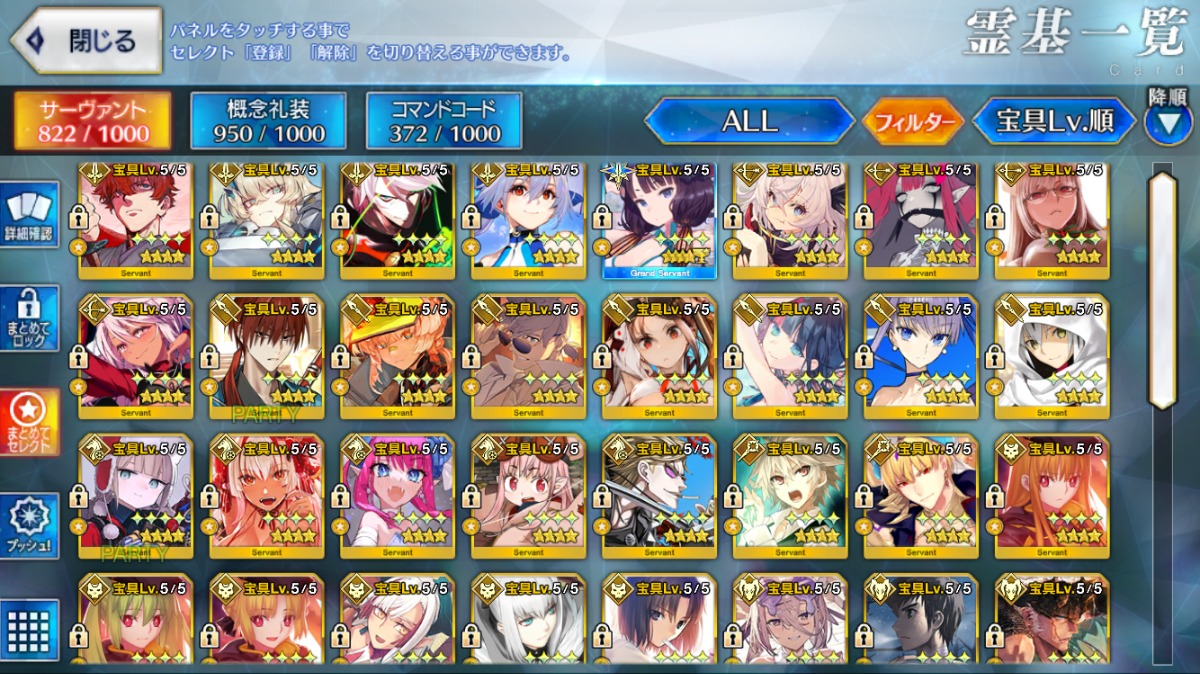Change sort order via 宝具Lv.順 button

coord(1054,122)
